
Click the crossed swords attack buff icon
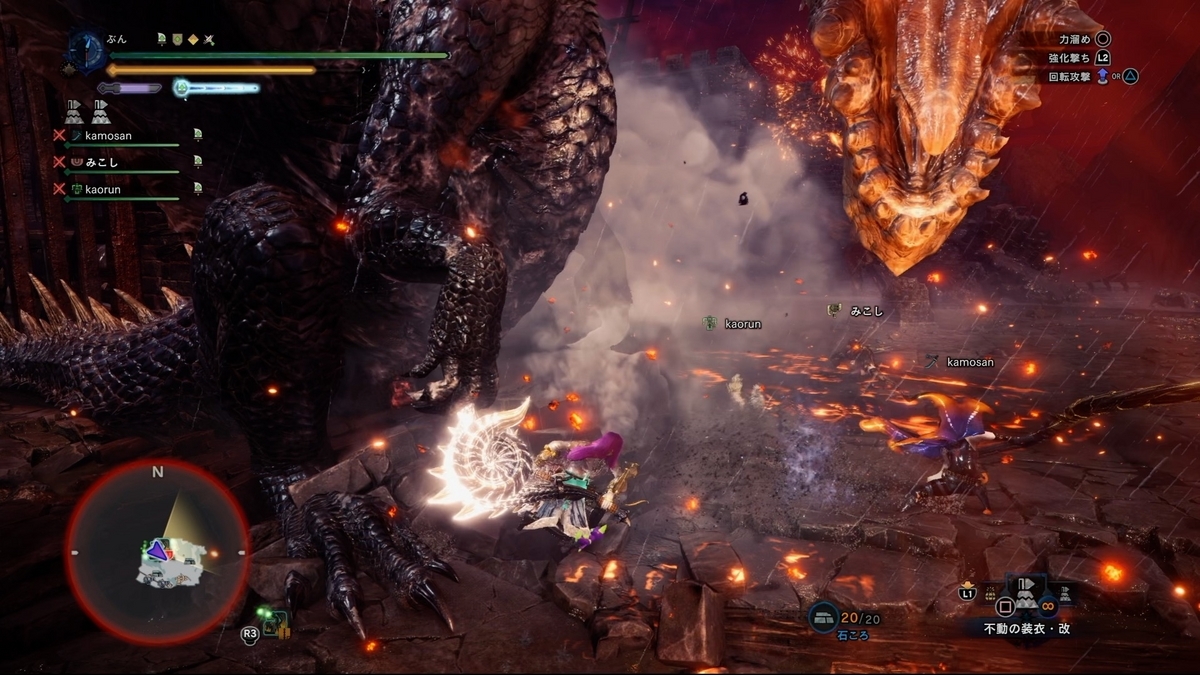pyautogui.click(x=209, y=40)
